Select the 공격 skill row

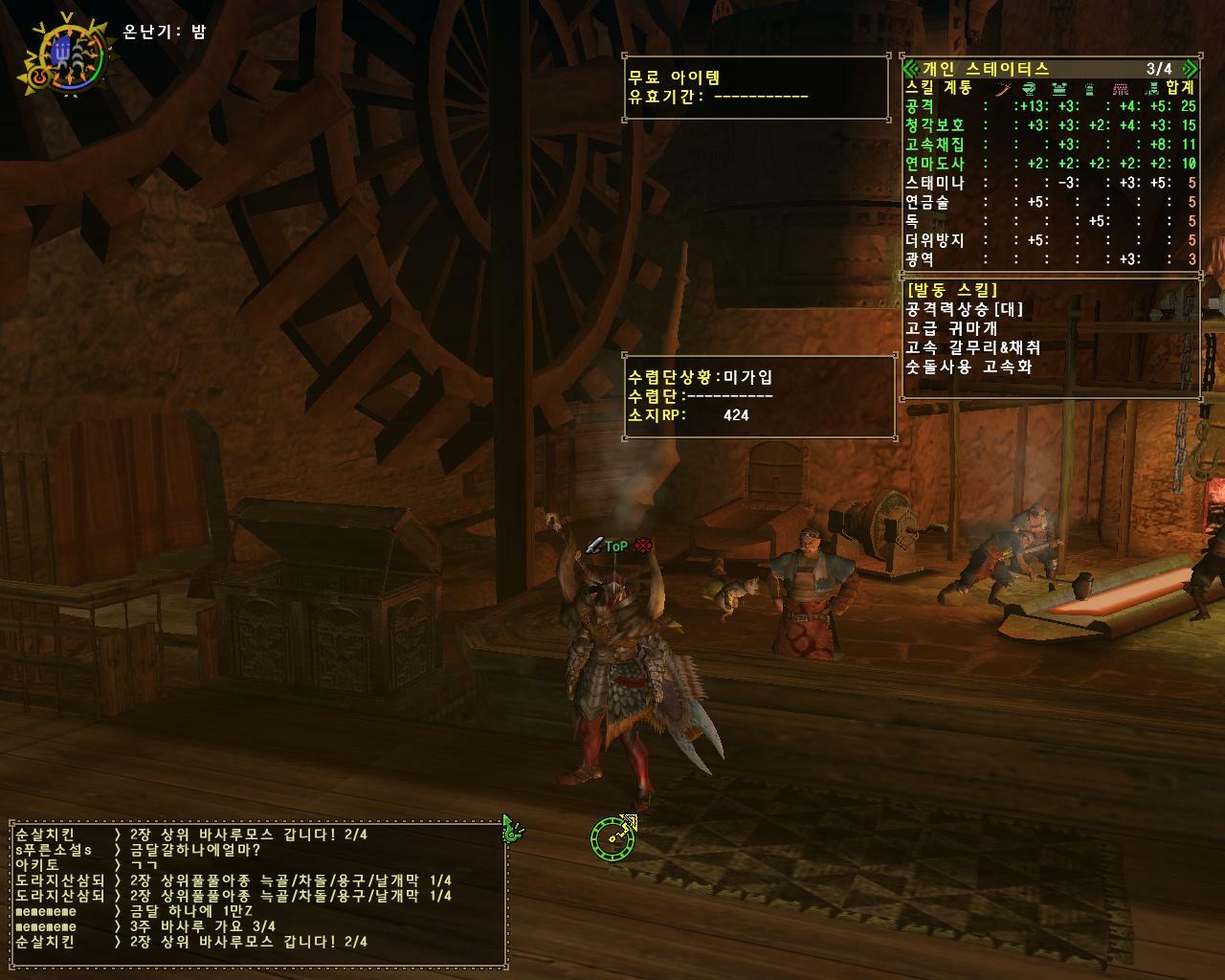tap(1050, 106)
